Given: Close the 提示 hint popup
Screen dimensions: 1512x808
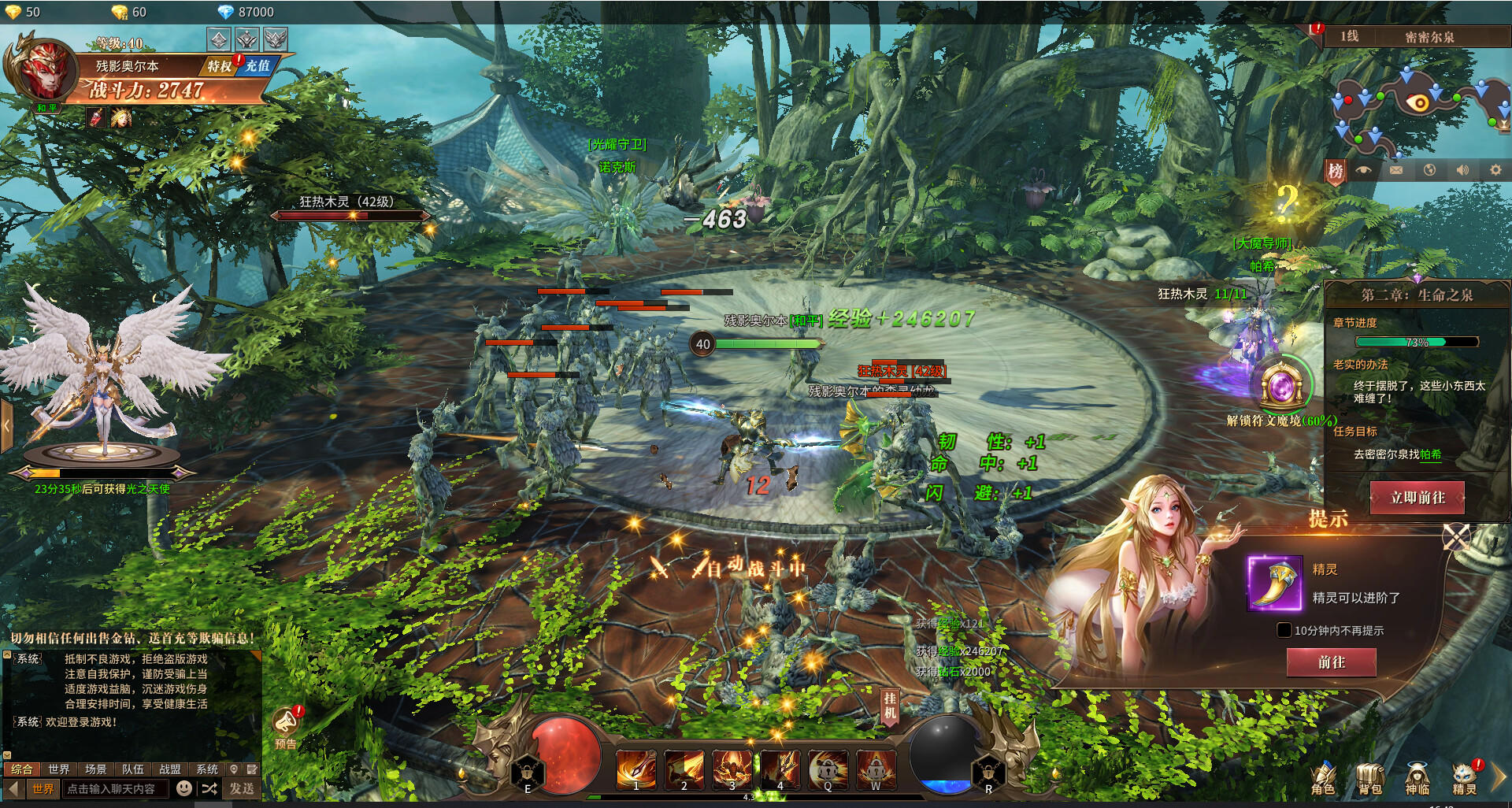Looking at the screenshot, I should click(x=1455, y=537).
